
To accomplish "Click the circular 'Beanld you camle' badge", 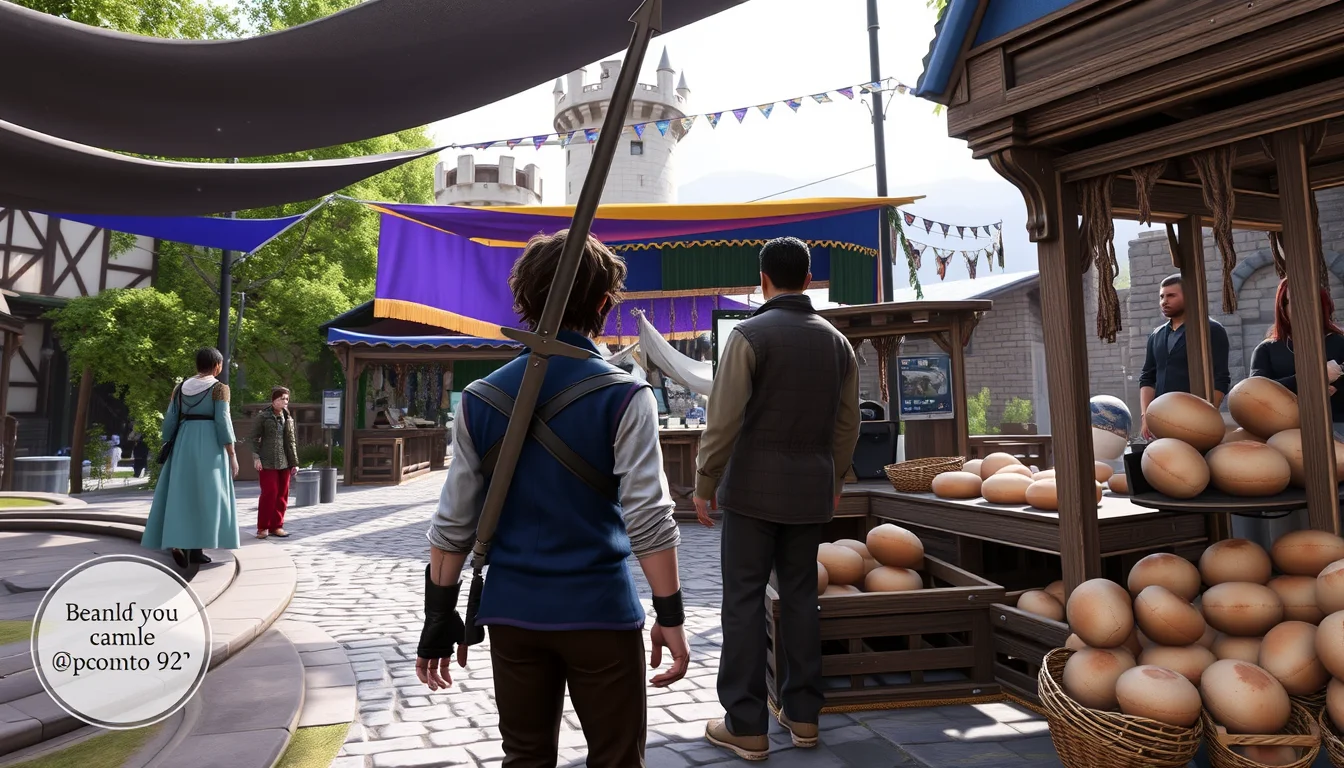I will pyautogui.click(x=121, y=640).
